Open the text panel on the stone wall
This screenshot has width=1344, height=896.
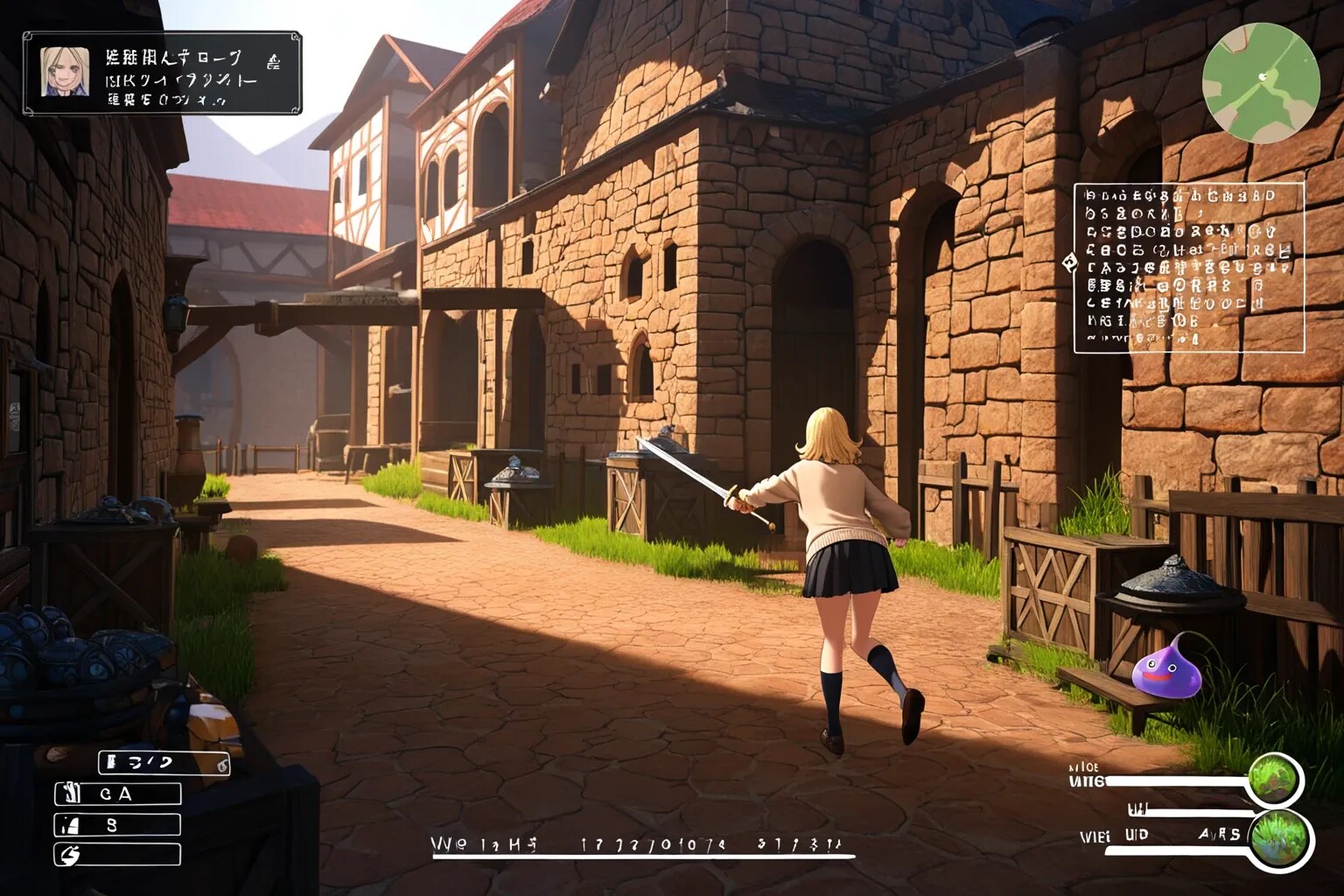coord(1189,263)
